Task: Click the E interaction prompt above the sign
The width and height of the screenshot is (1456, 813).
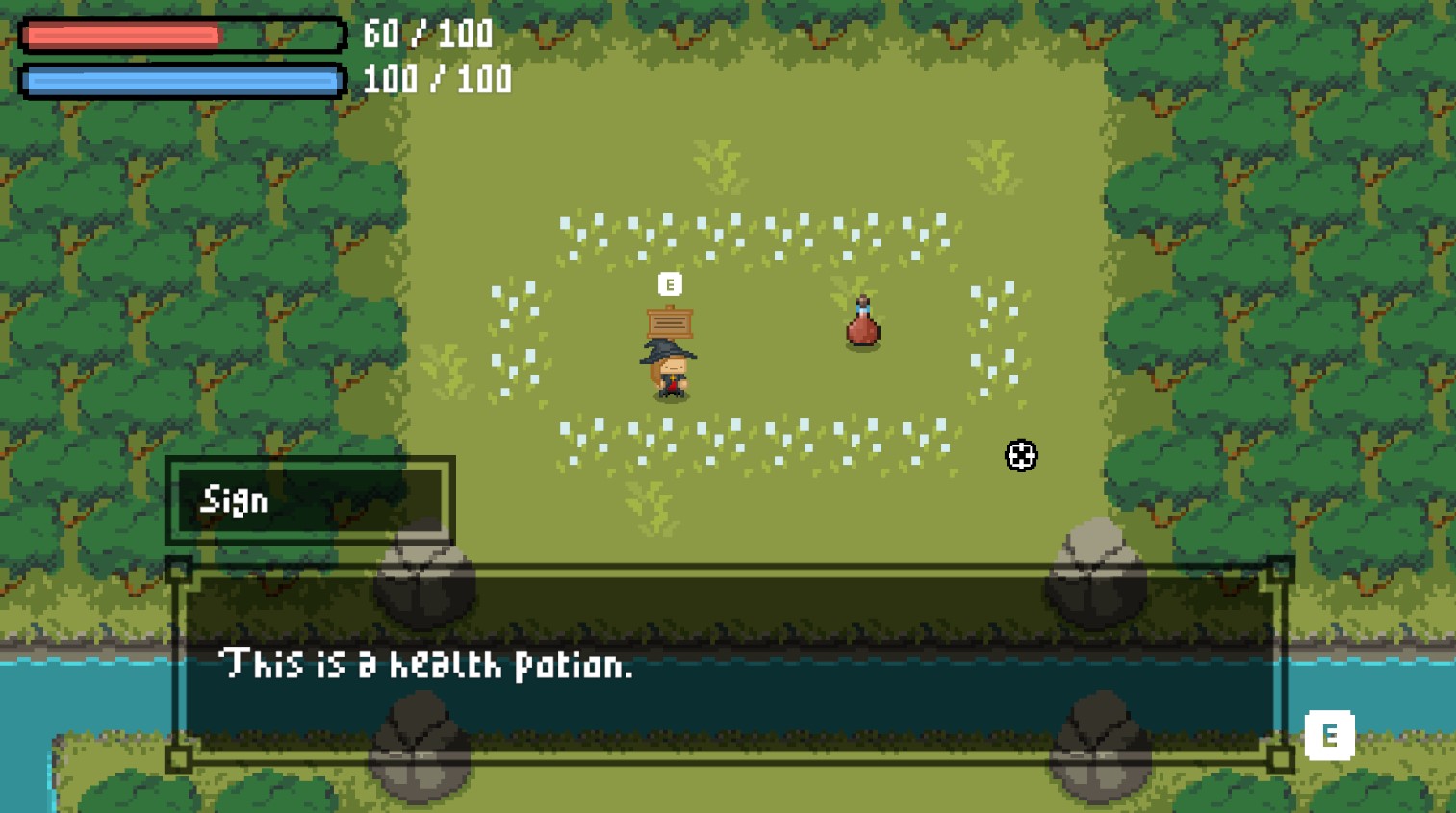Action: [668, 285]
